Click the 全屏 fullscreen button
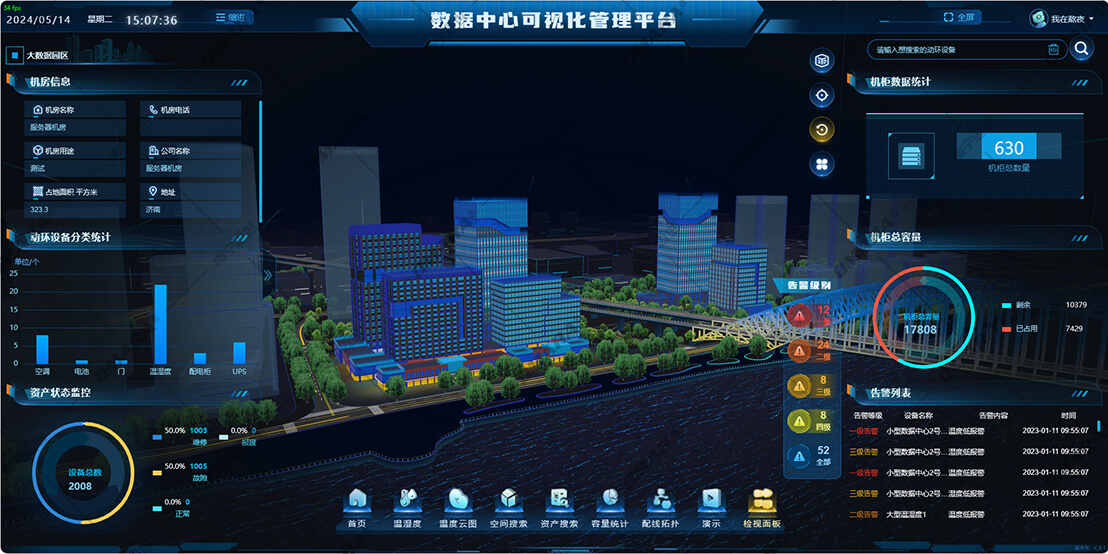This screenshot has height=554, width=1108. click(958, 18)
